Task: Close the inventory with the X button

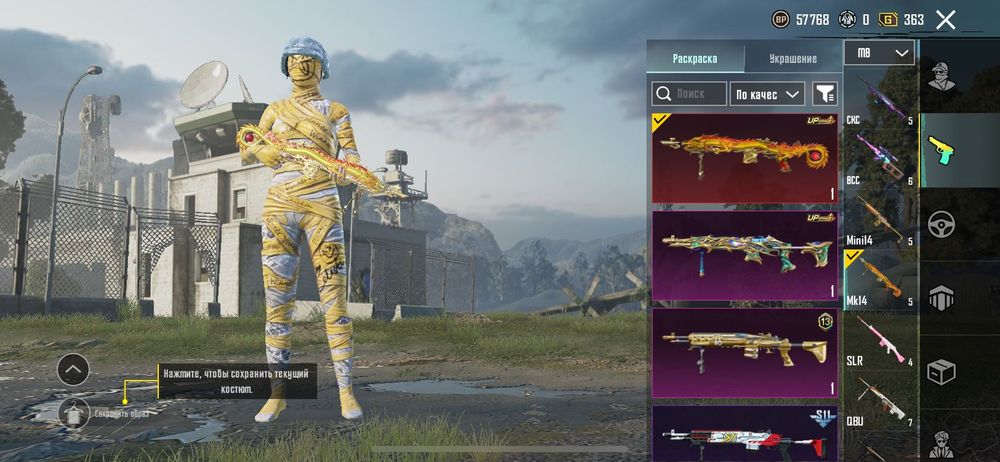Action: 945,19
